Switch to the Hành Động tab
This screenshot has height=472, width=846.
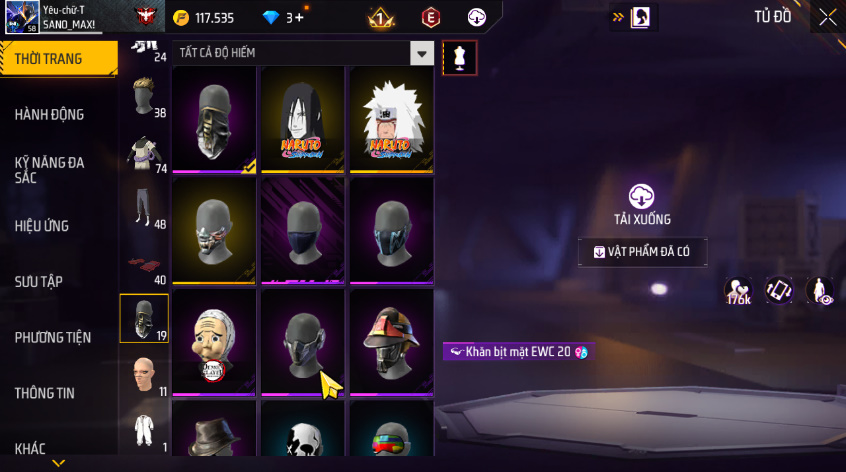point(50,115)
